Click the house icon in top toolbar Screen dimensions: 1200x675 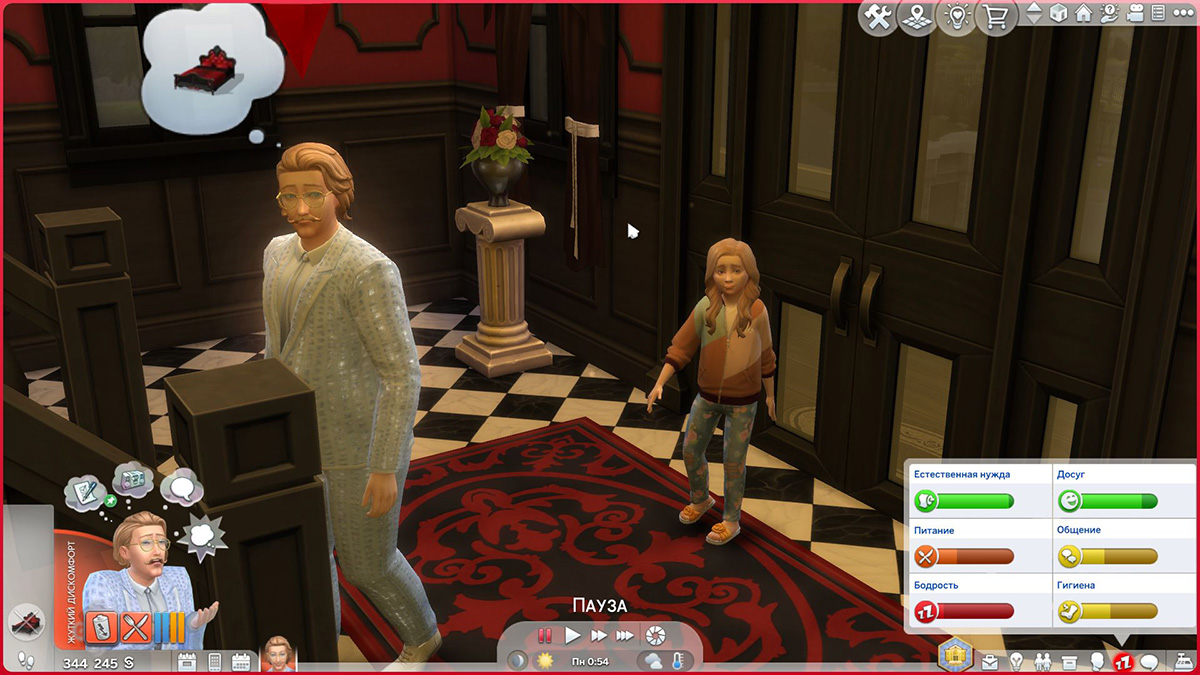[x=1084, y=15]
